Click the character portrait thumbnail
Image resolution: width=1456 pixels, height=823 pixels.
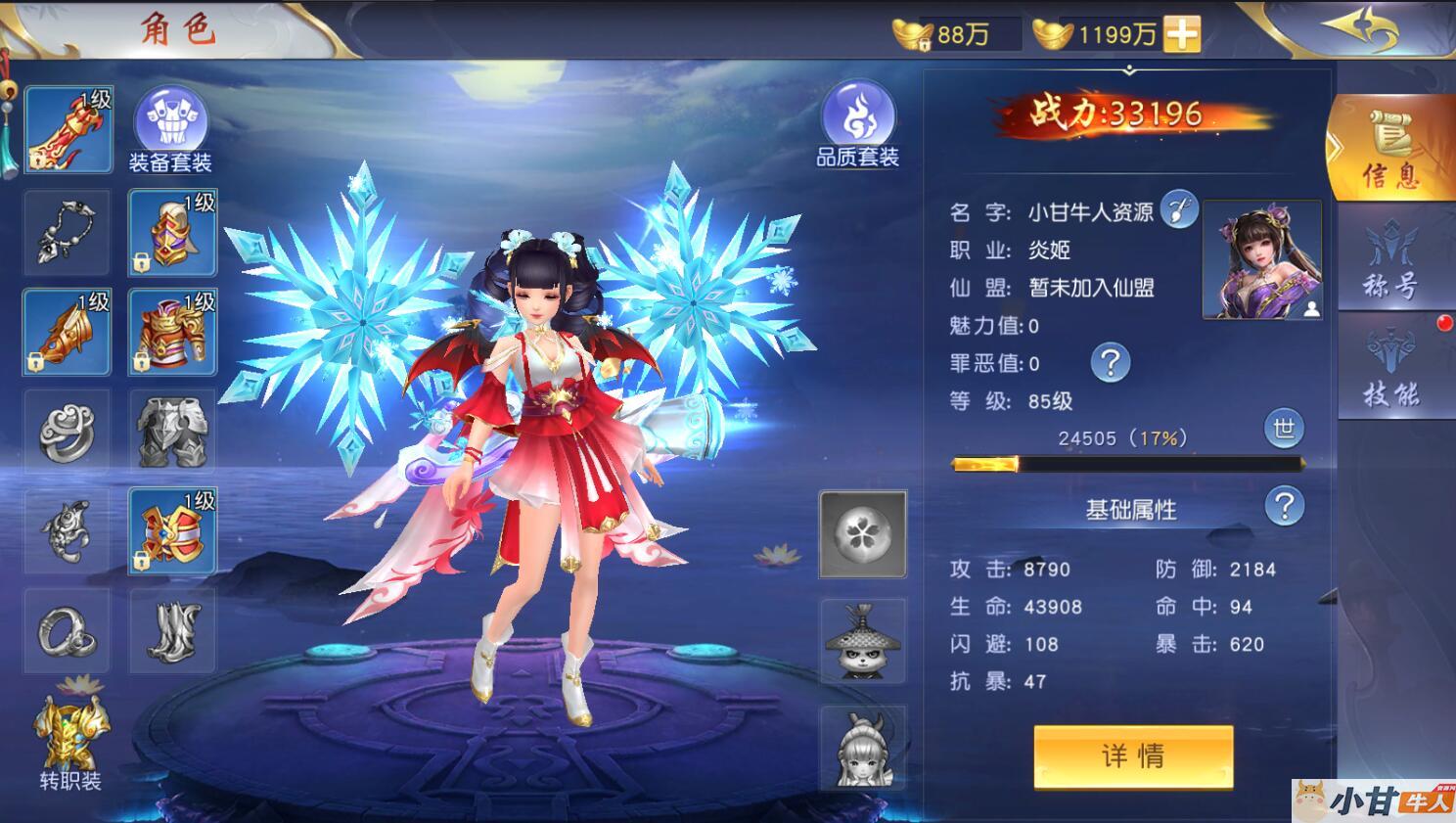point(1261,259)
